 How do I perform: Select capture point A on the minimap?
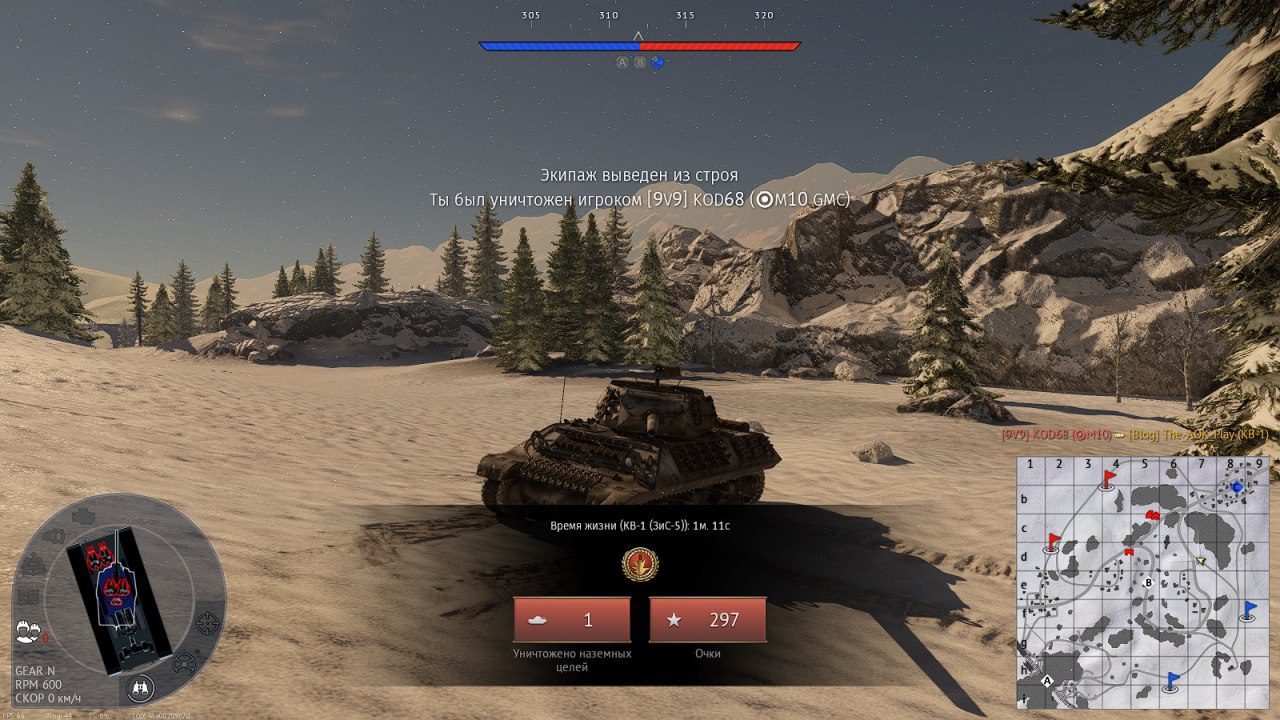1048,680
